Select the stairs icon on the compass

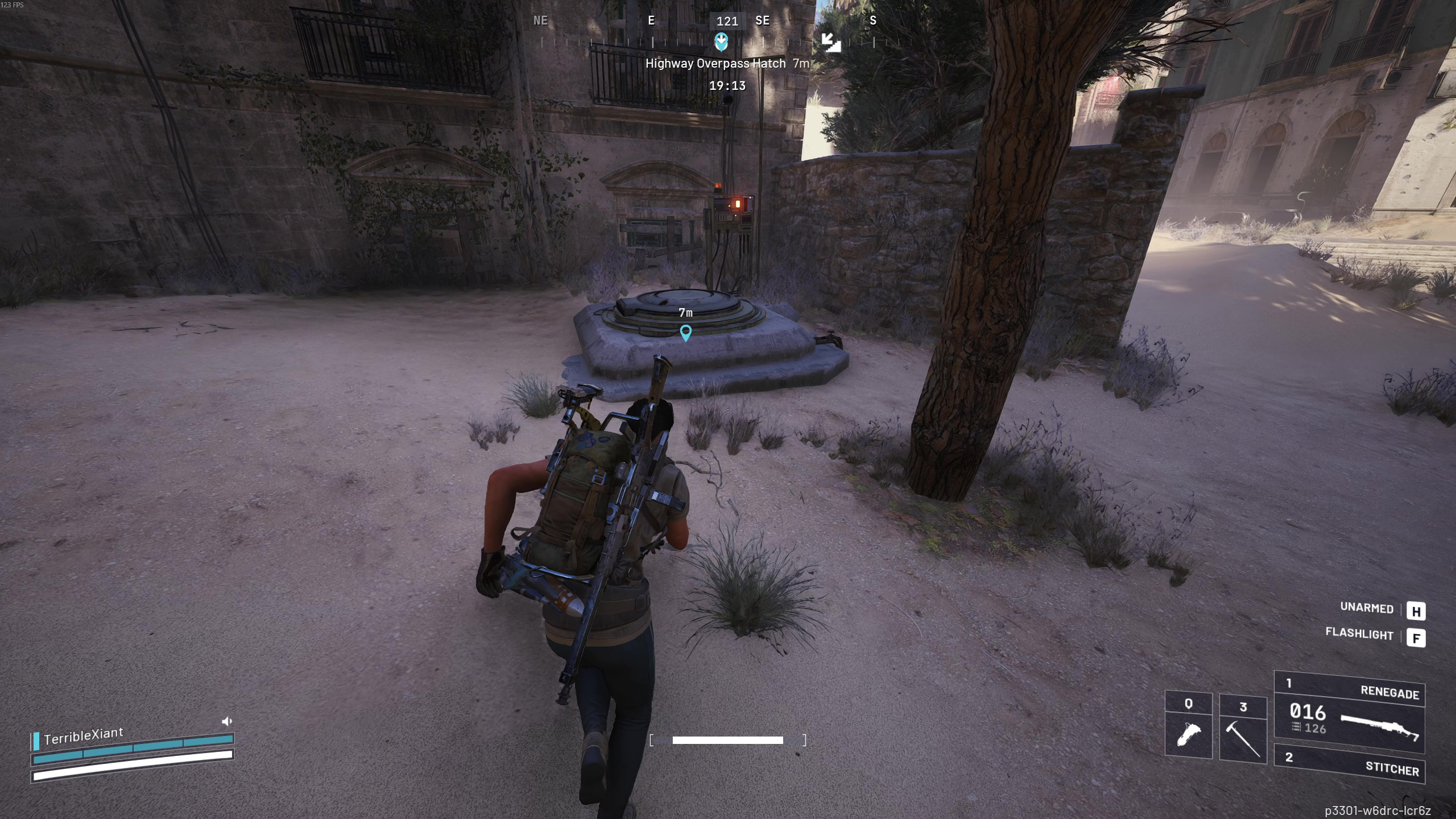[831, 42]
